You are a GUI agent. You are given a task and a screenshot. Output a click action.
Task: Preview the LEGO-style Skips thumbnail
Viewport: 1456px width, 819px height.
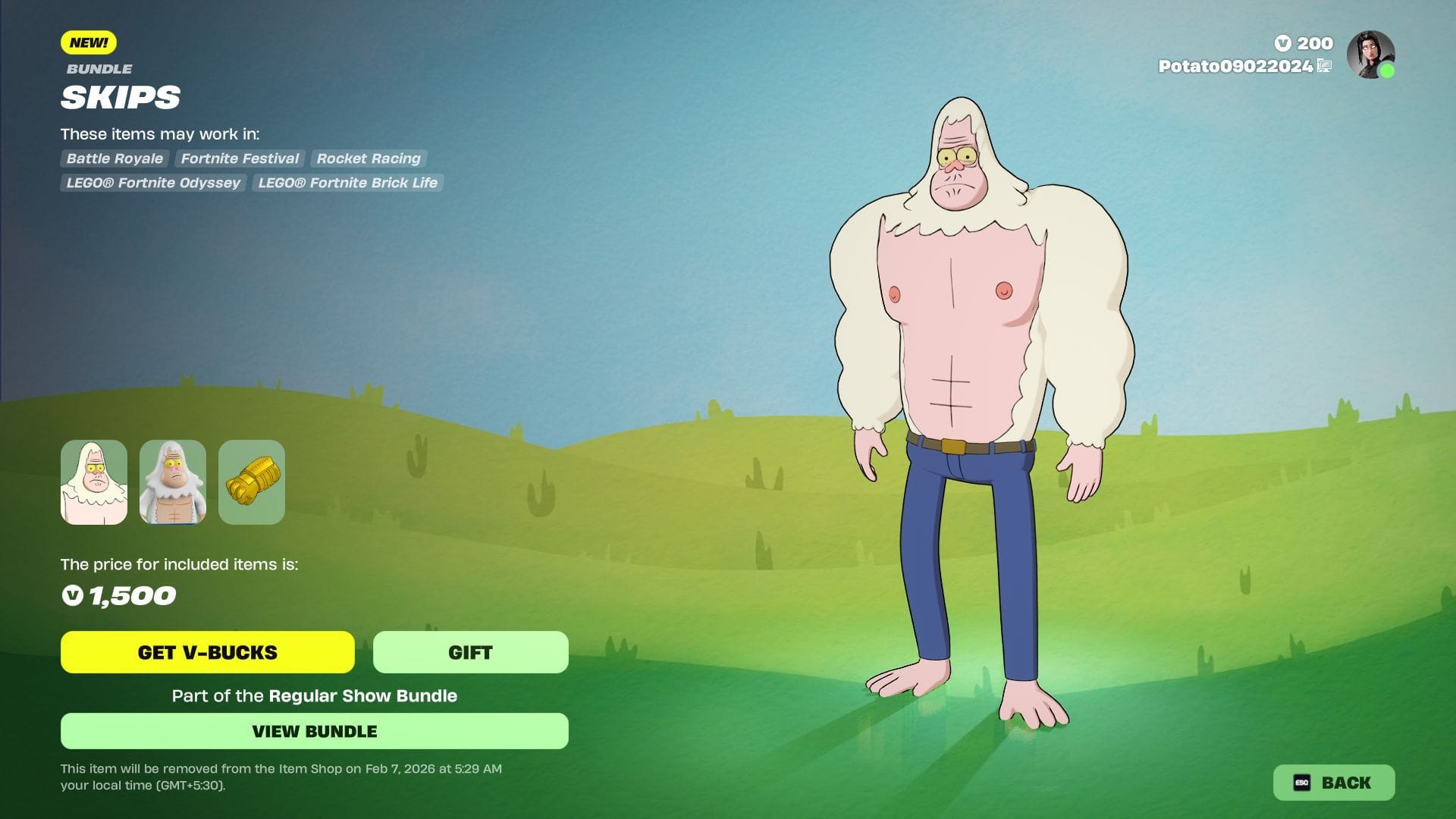[173, 482]
